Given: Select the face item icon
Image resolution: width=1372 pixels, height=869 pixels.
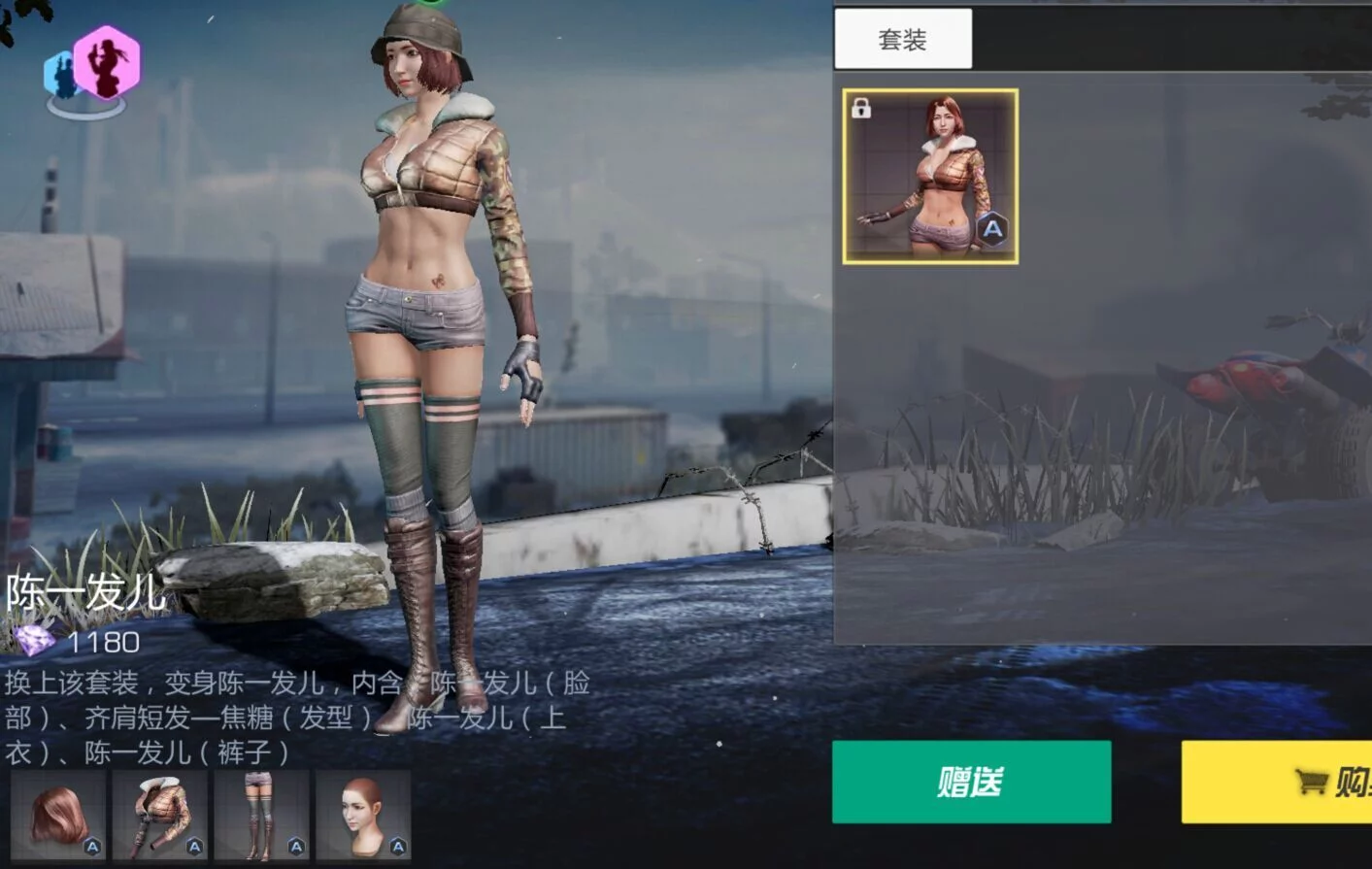Looking at the screenshot, I should click(363, 816).
